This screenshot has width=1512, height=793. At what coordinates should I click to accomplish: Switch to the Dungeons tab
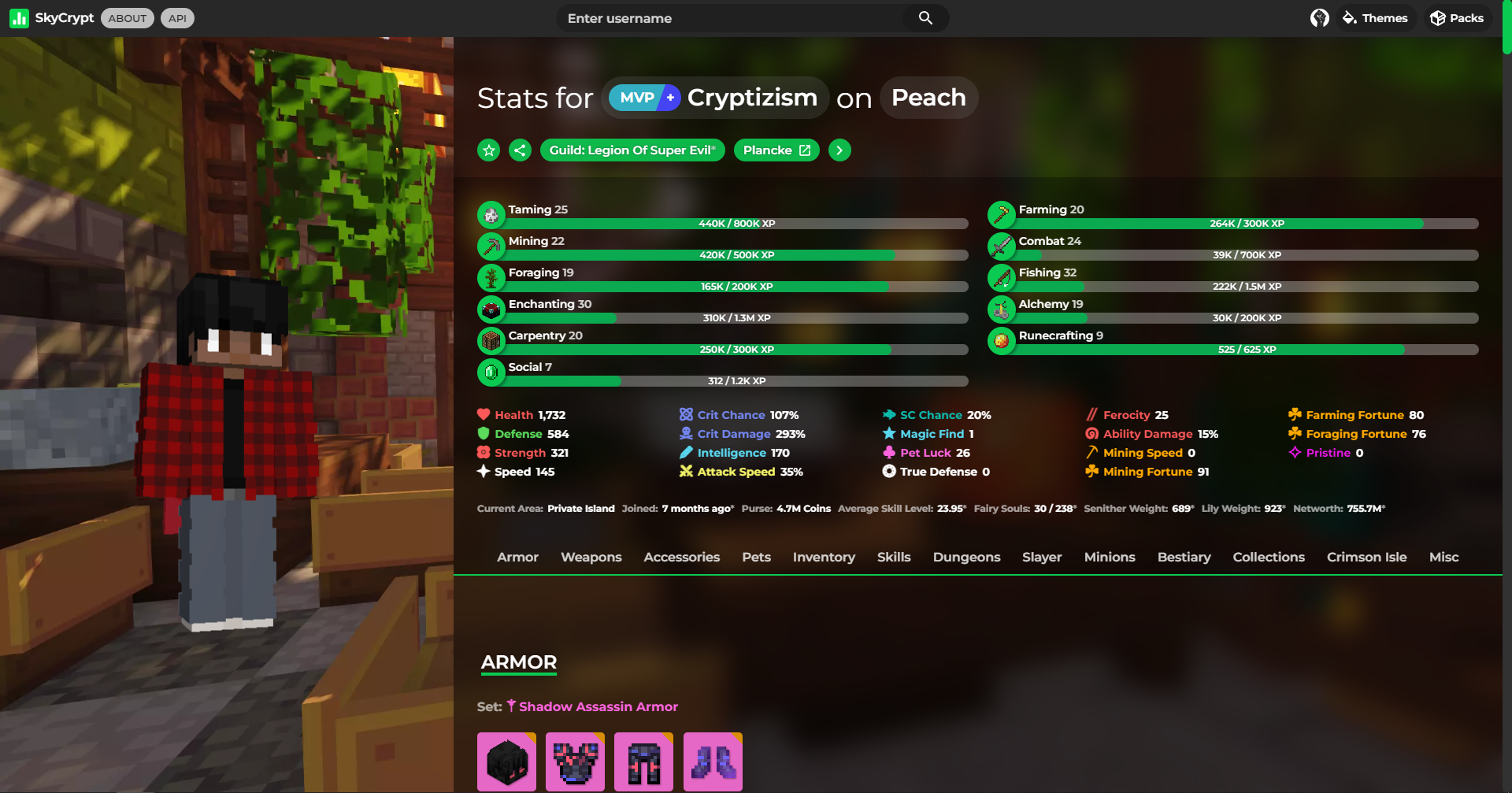point(966,557)
